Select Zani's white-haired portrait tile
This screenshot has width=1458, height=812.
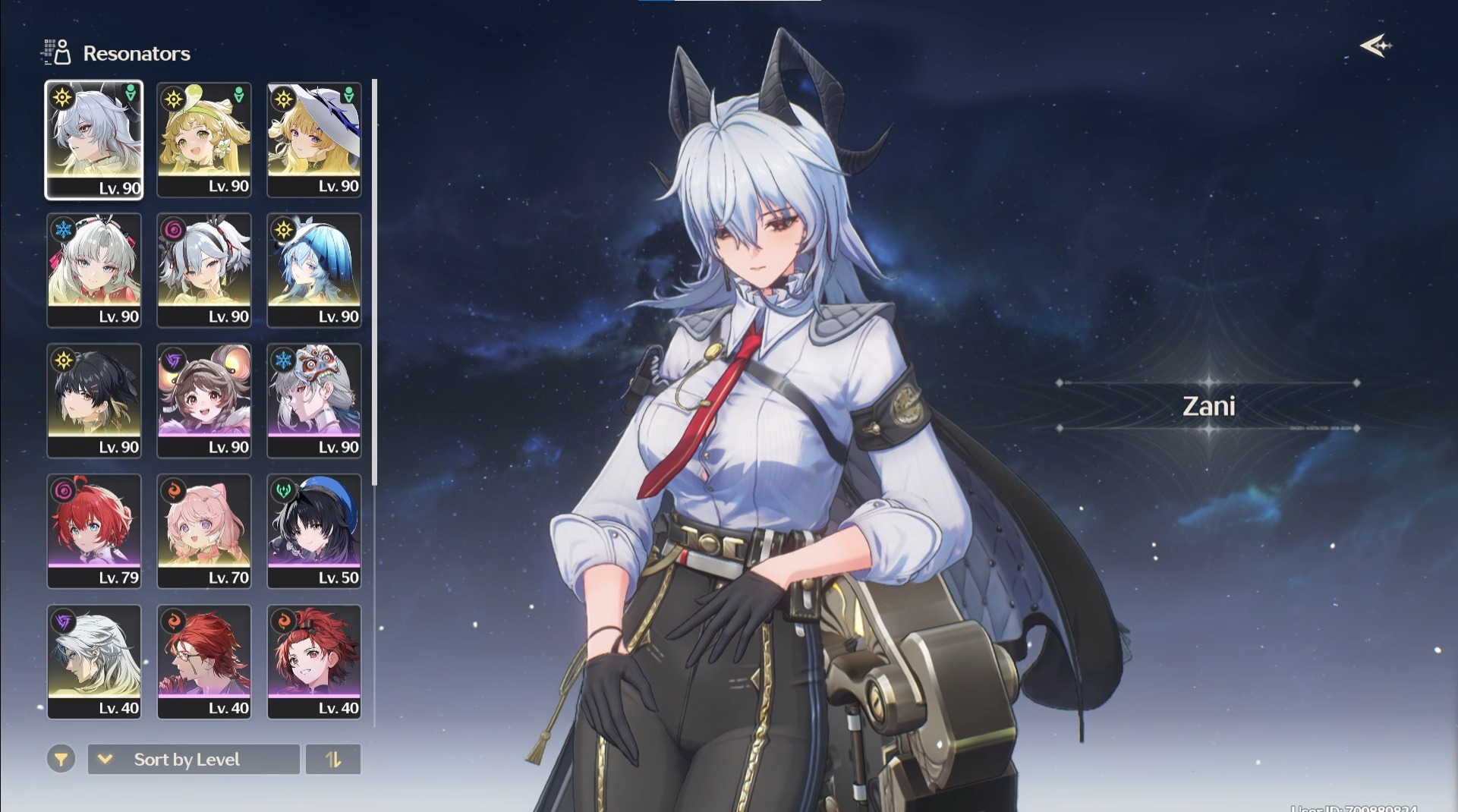94,140
